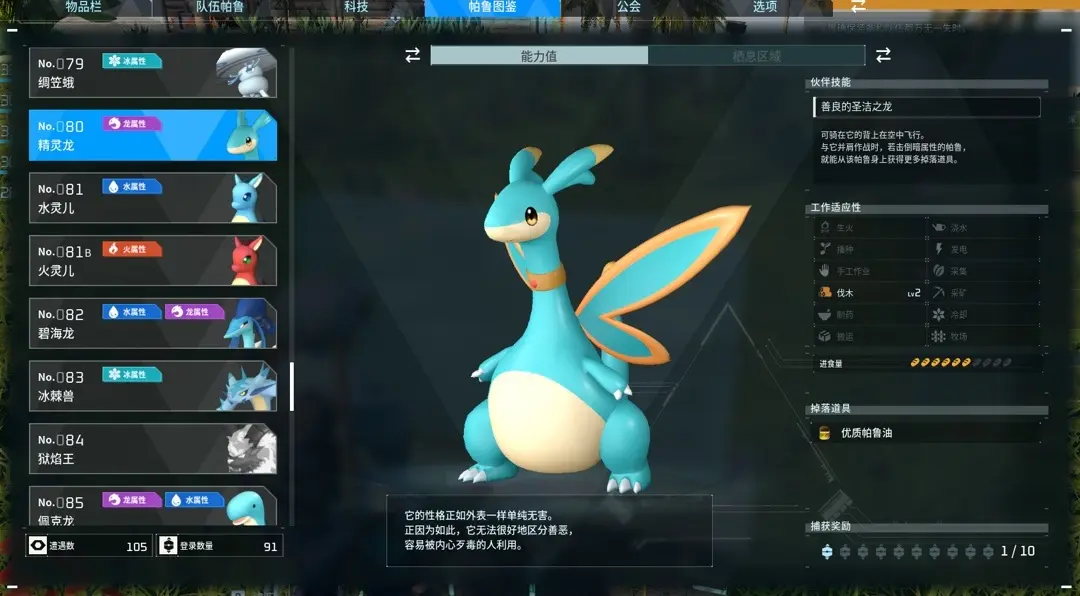
Task: Switch to the 栖息区域 habitat view
Action: (x=756, y=56)
